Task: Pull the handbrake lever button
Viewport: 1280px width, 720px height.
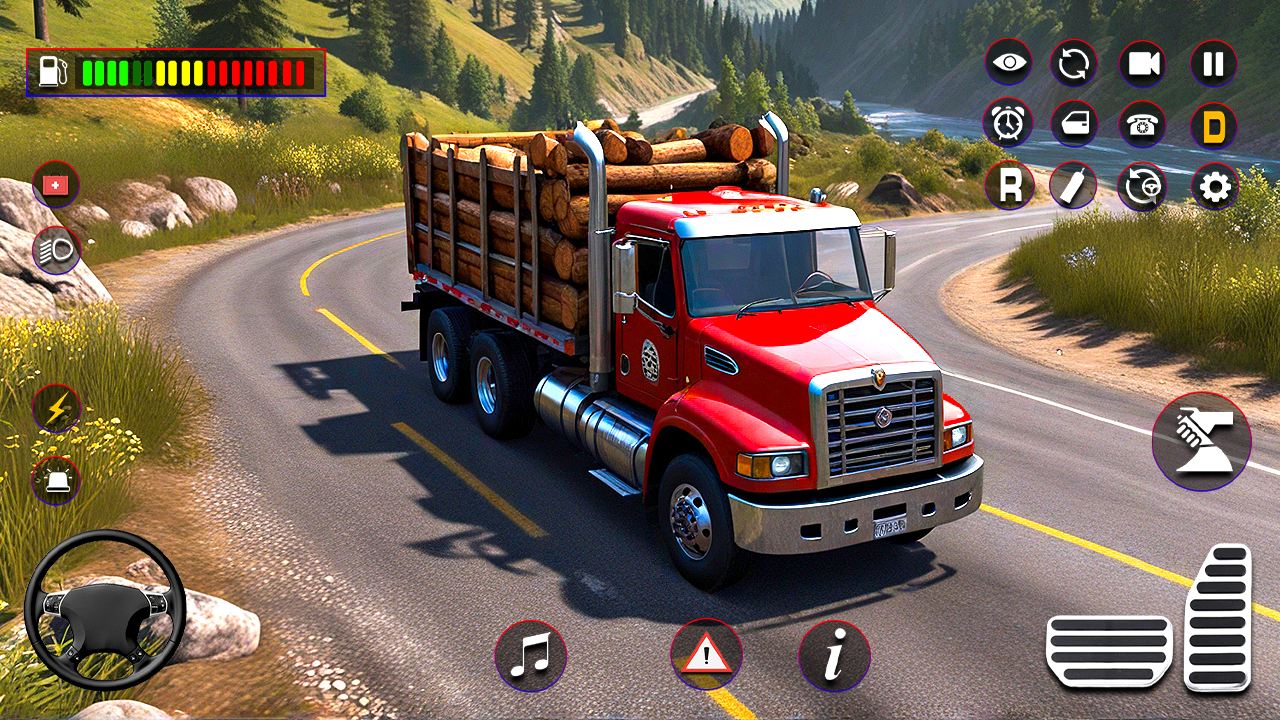Action: point(1201,441)
